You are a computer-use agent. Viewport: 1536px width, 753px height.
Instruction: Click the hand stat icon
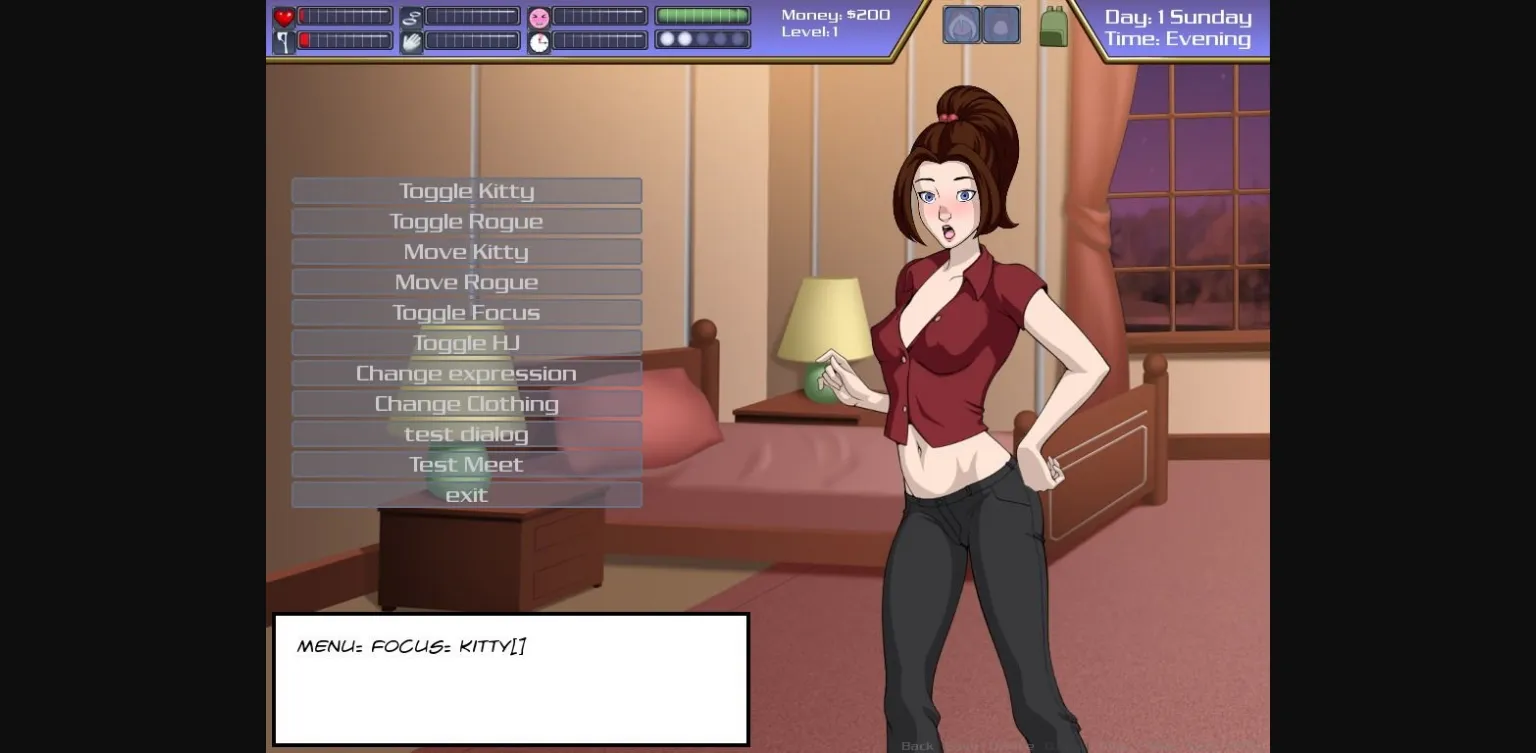coord(410,40)
